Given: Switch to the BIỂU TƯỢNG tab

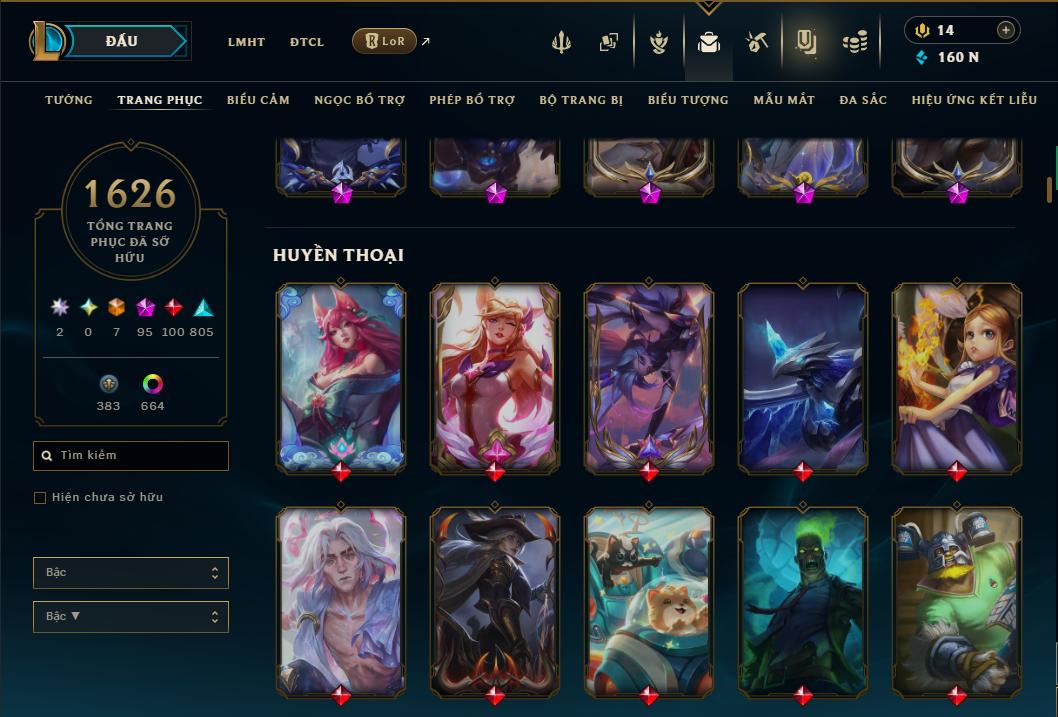Looking at the screenshot, I should coord(688,100).
